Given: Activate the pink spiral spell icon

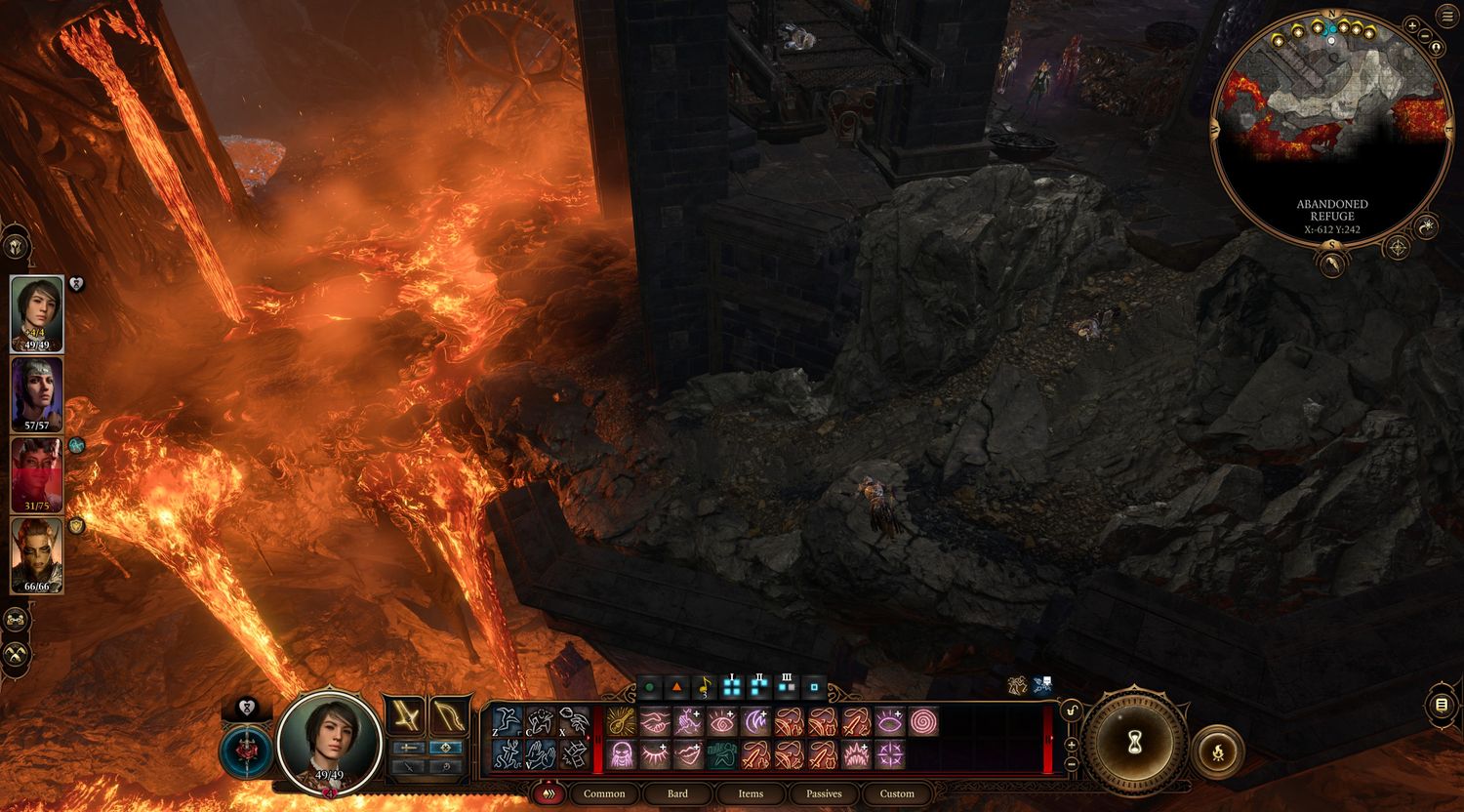Looking at the screenshot, I should coord(922,722).
